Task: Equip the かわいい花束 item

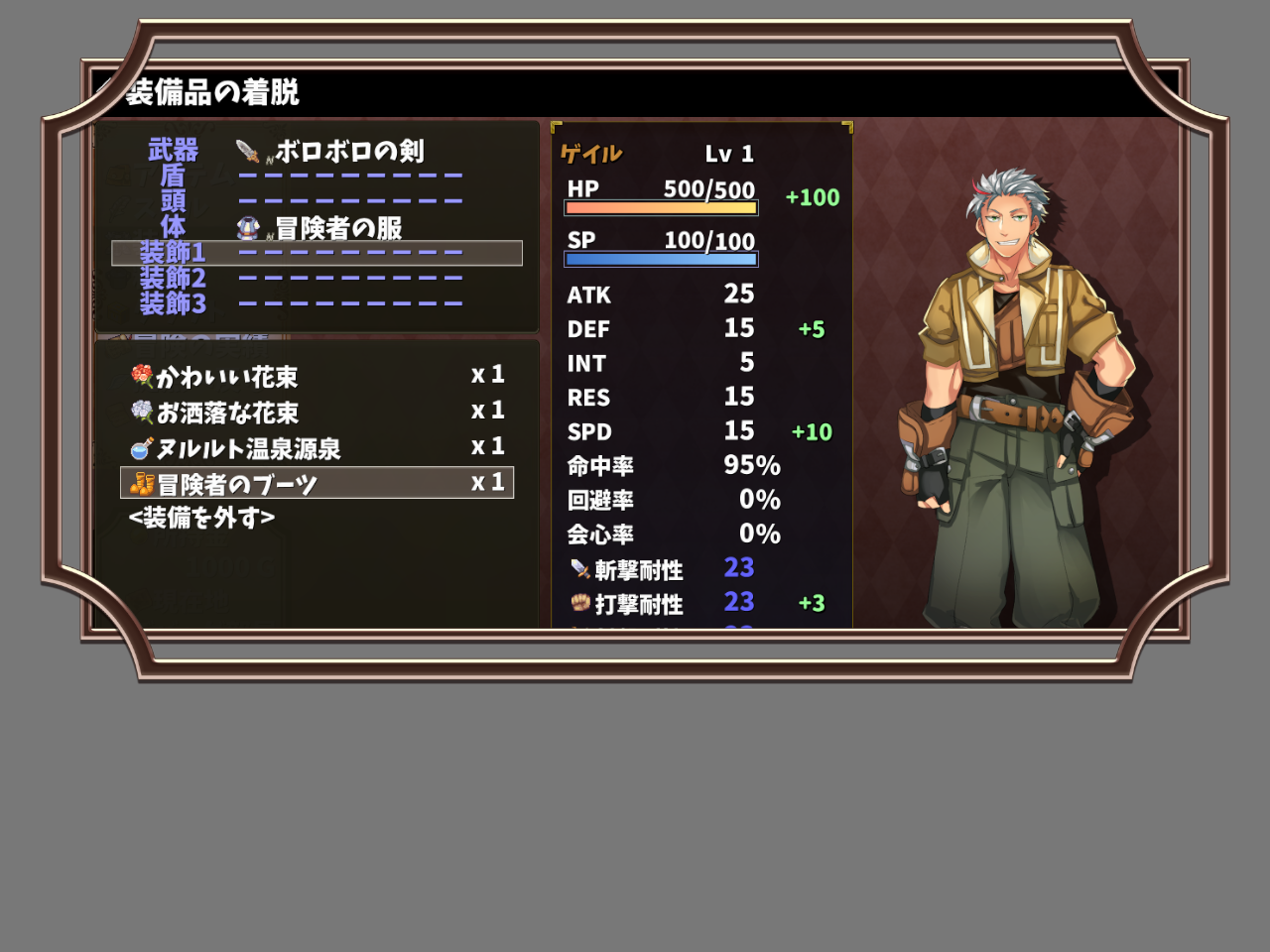Action: pyautogui.click(x=317, y=377)
